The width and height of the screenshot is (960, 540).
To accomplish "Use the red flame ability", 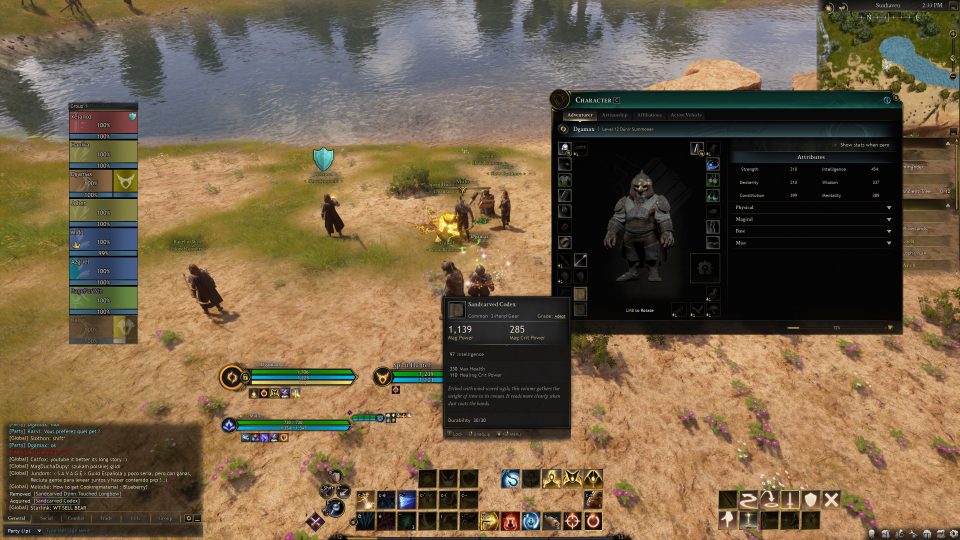I will tap(510, 520).
